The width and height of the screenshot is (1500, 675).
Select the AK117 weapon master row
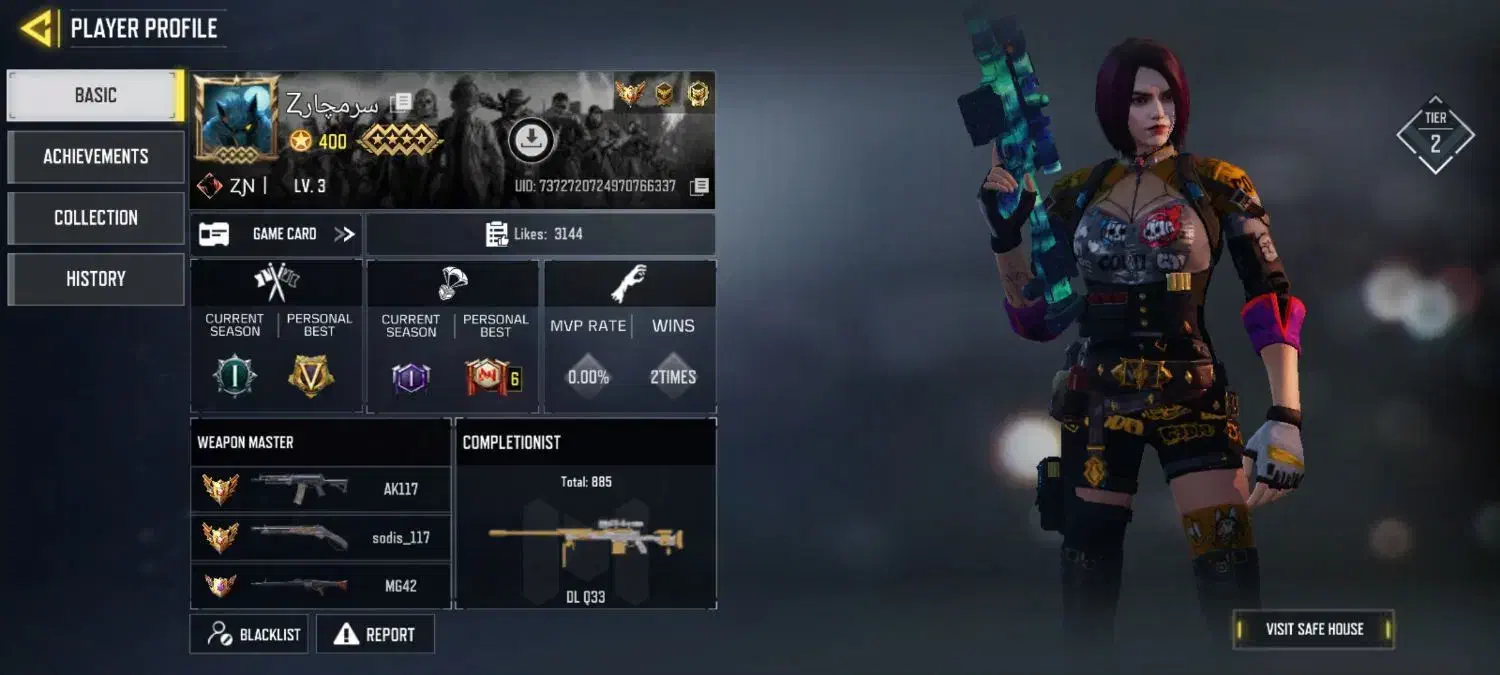(x=320, y=489)
